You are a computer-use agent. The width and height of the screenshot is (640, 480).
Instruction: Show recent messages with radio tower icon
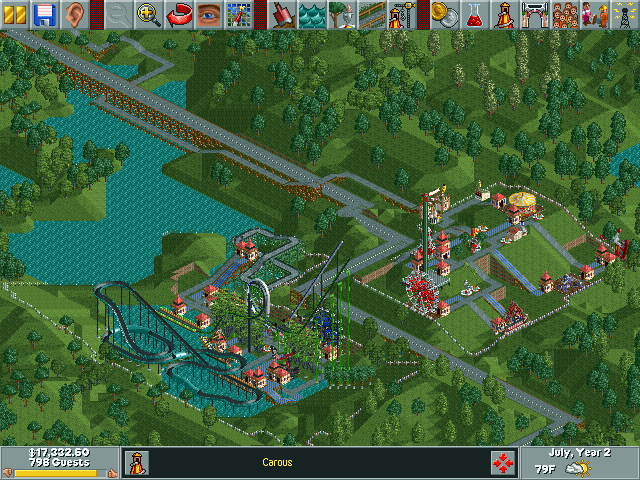(x=624, y=14)
